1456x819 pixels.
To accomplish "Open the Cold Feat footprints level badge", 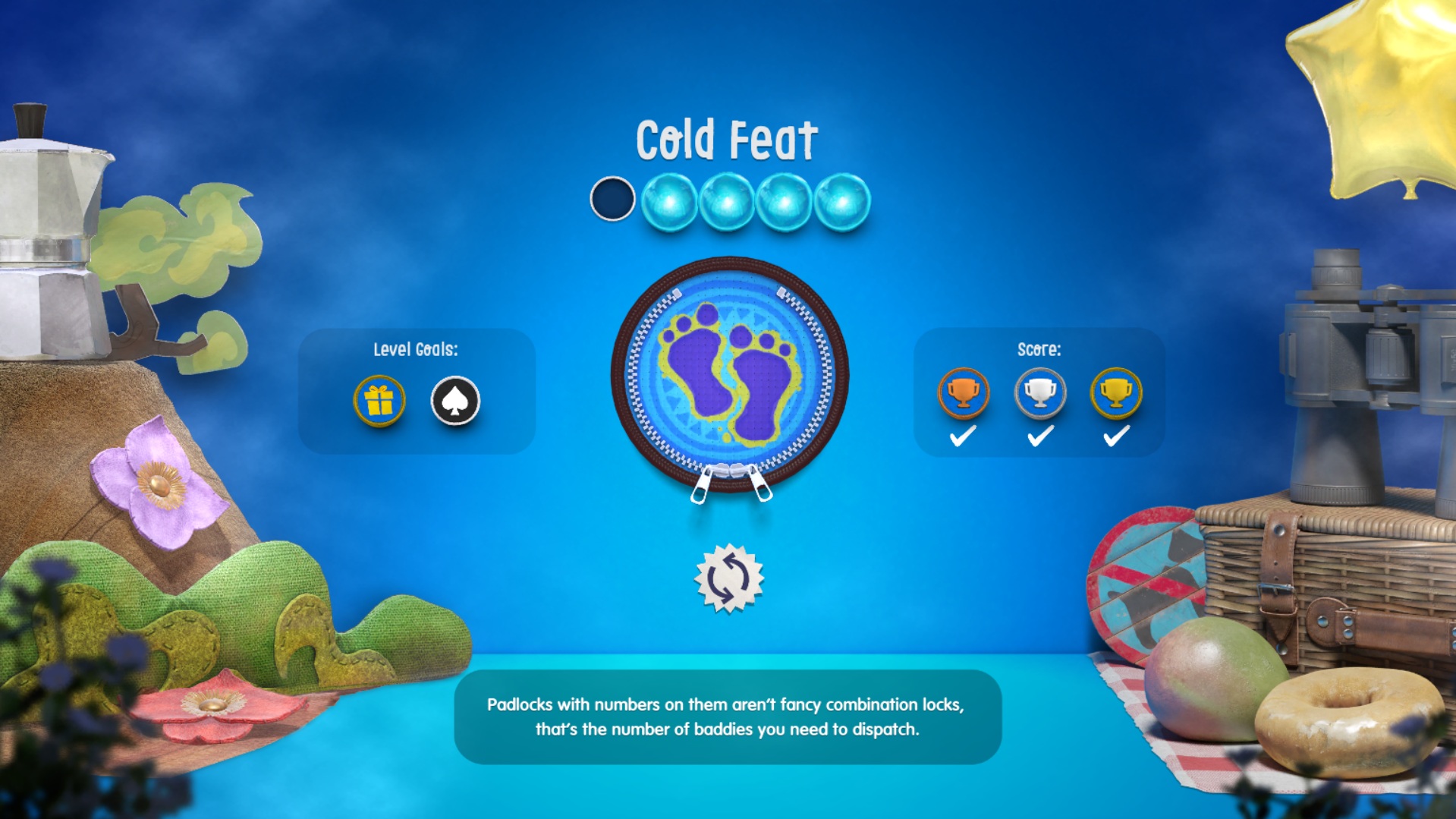I will click(729, 375).
